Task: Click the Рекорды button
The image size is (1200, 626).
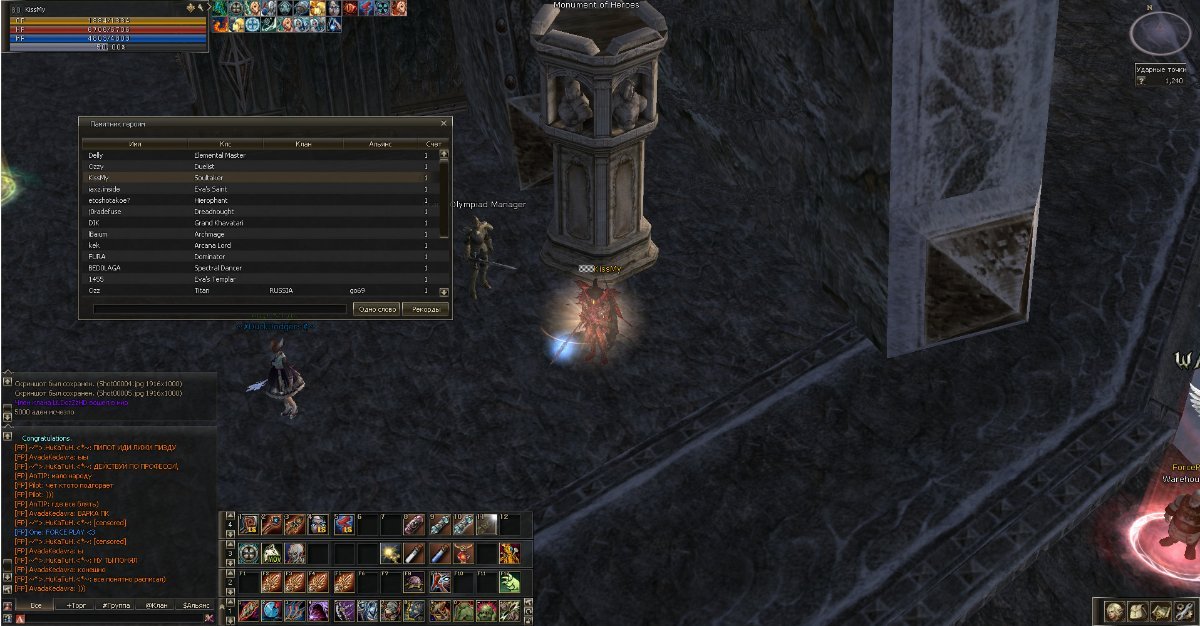Action: coord(427,309)
